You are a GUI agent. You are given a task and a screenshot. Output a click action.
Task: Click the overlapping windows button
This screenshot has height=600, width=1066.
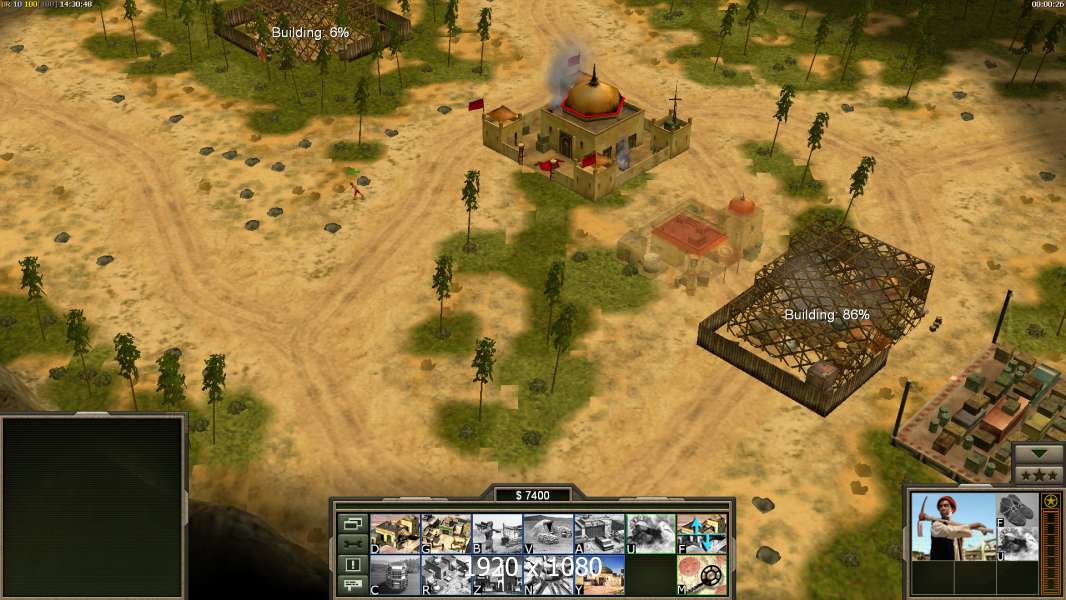coord(352,524)
